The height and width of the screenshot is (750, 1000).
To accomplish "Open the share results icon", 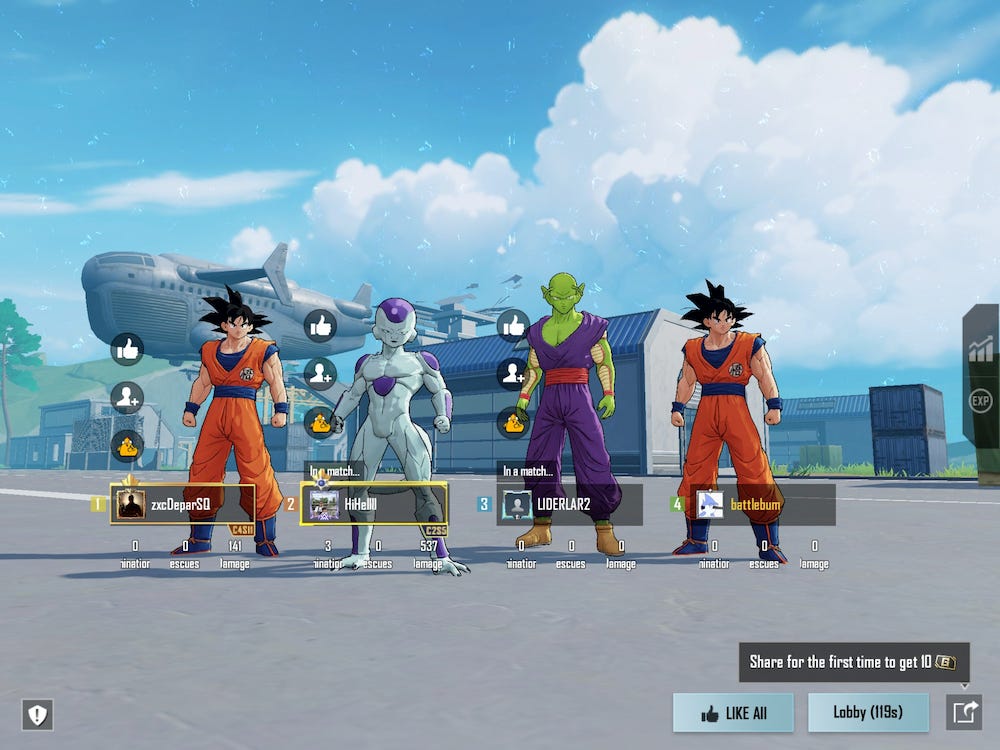I will 964,712.
